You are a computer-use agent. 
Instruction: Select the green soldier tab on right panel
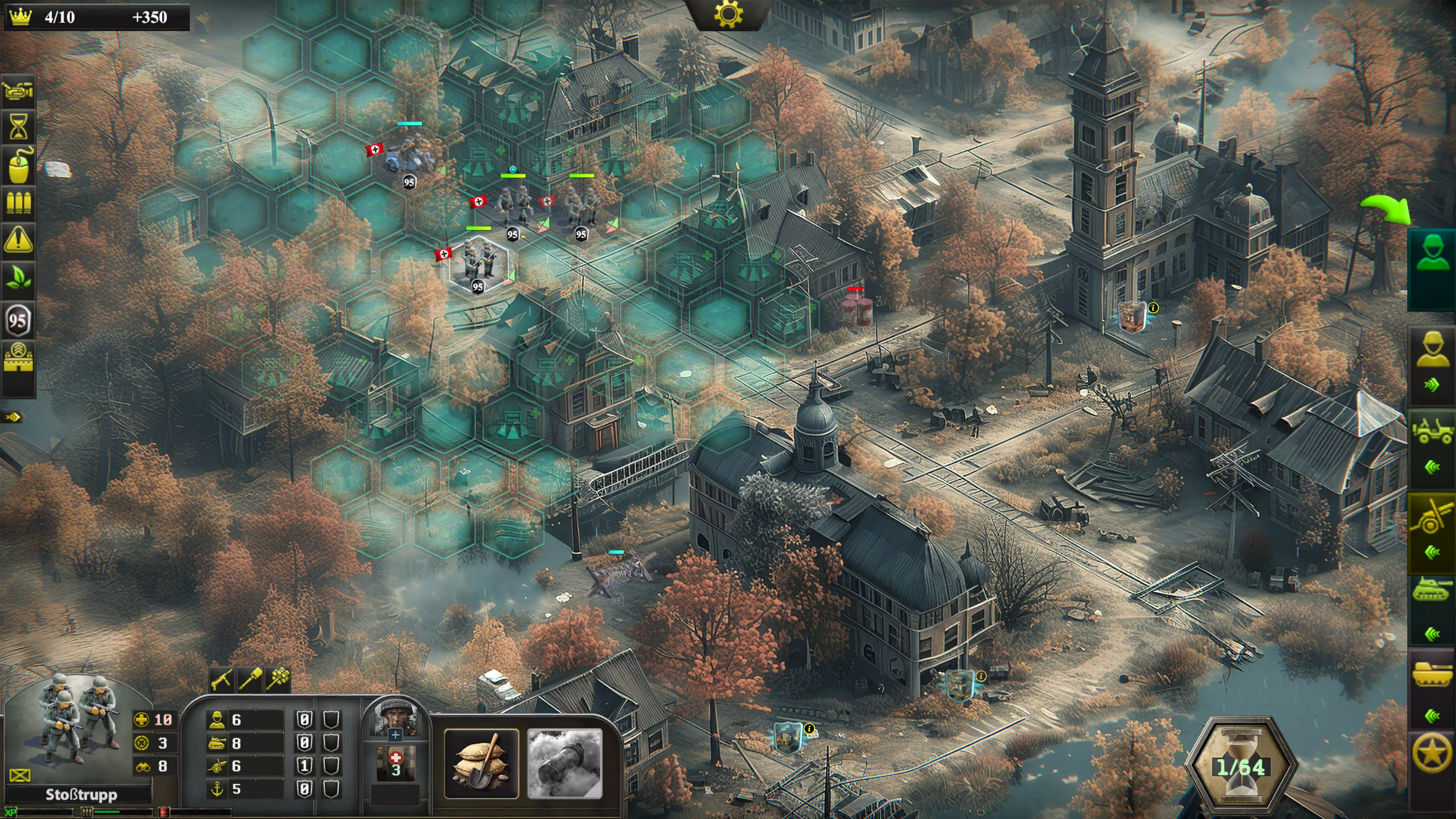point(1431,254)
